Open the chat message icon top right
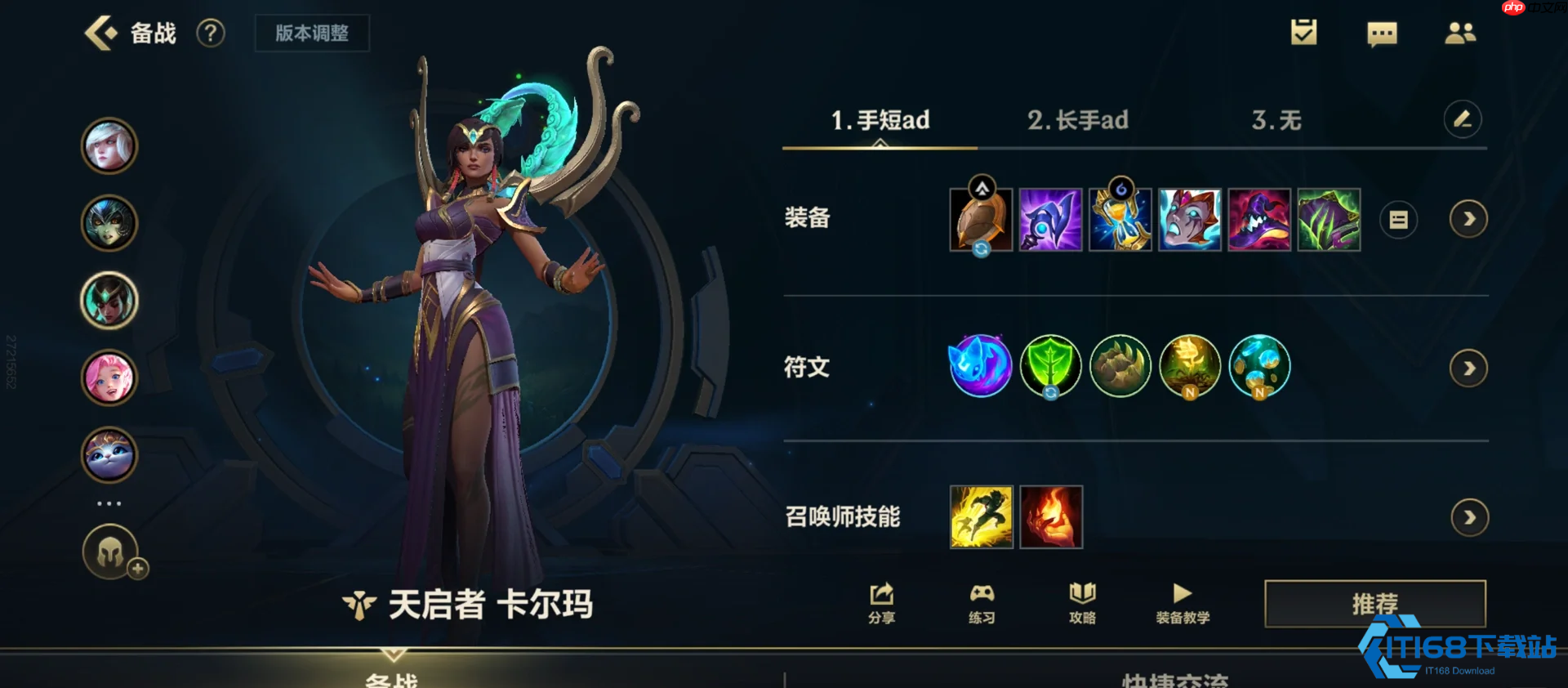 1382,34
